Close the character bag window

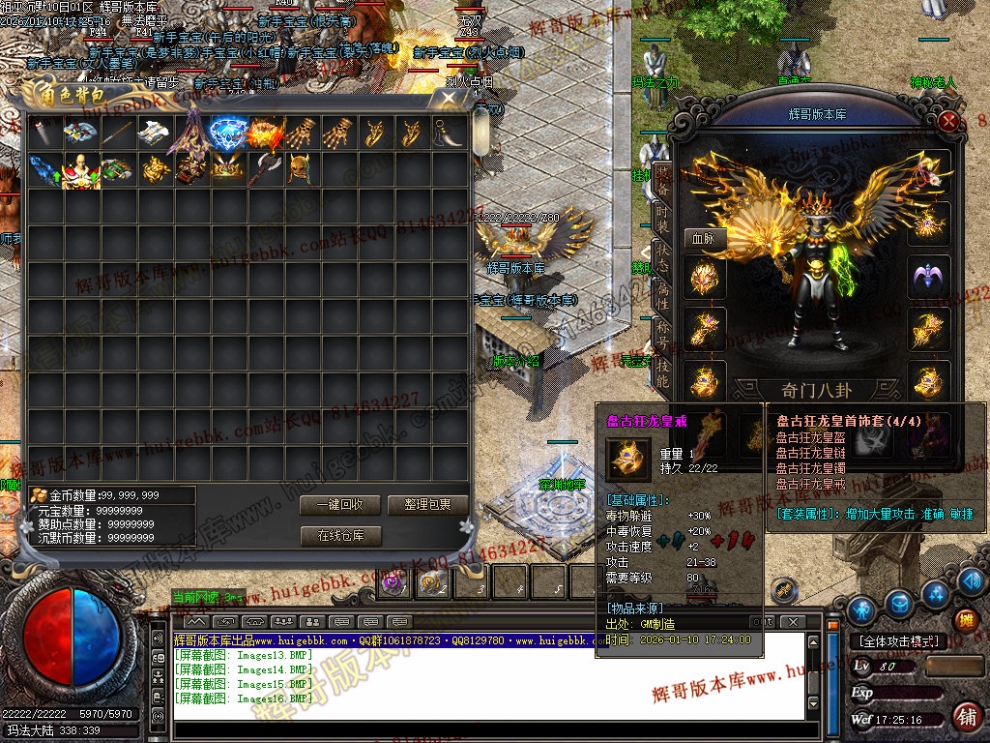tap(442, 98)
